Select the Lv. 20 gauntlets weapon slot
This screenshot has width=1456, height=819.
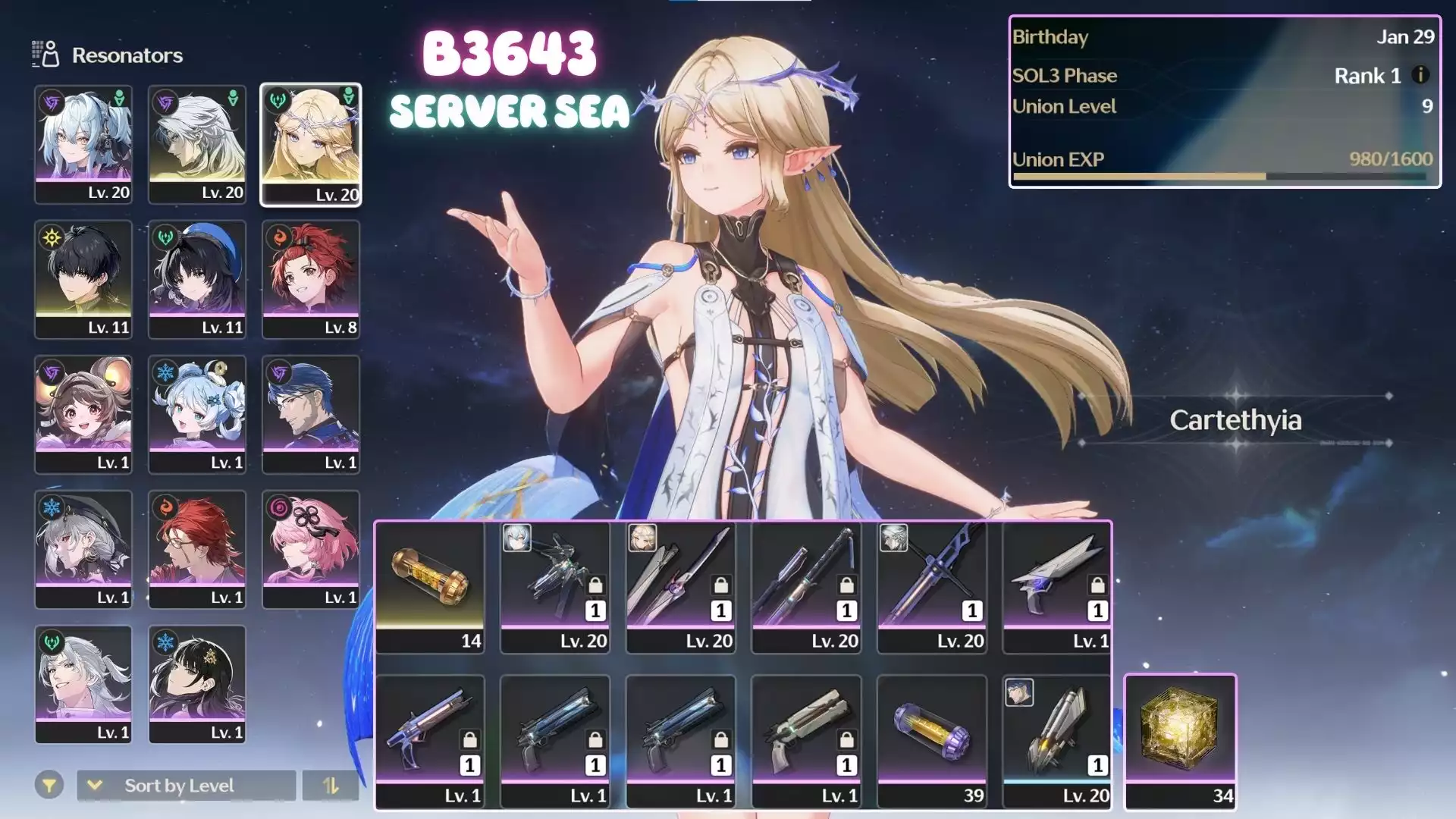pos(1057,741)
